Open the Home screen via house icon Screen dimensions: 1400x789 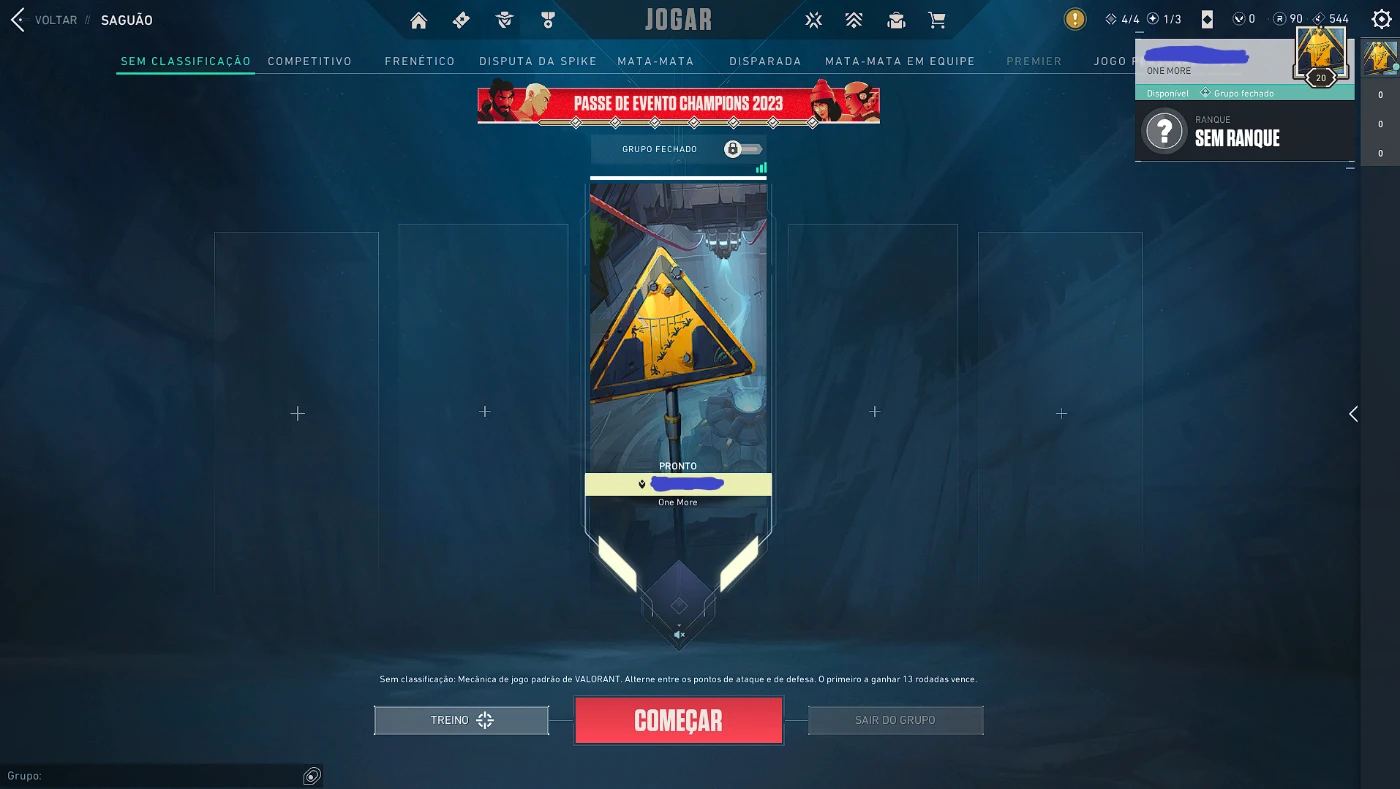418,19
